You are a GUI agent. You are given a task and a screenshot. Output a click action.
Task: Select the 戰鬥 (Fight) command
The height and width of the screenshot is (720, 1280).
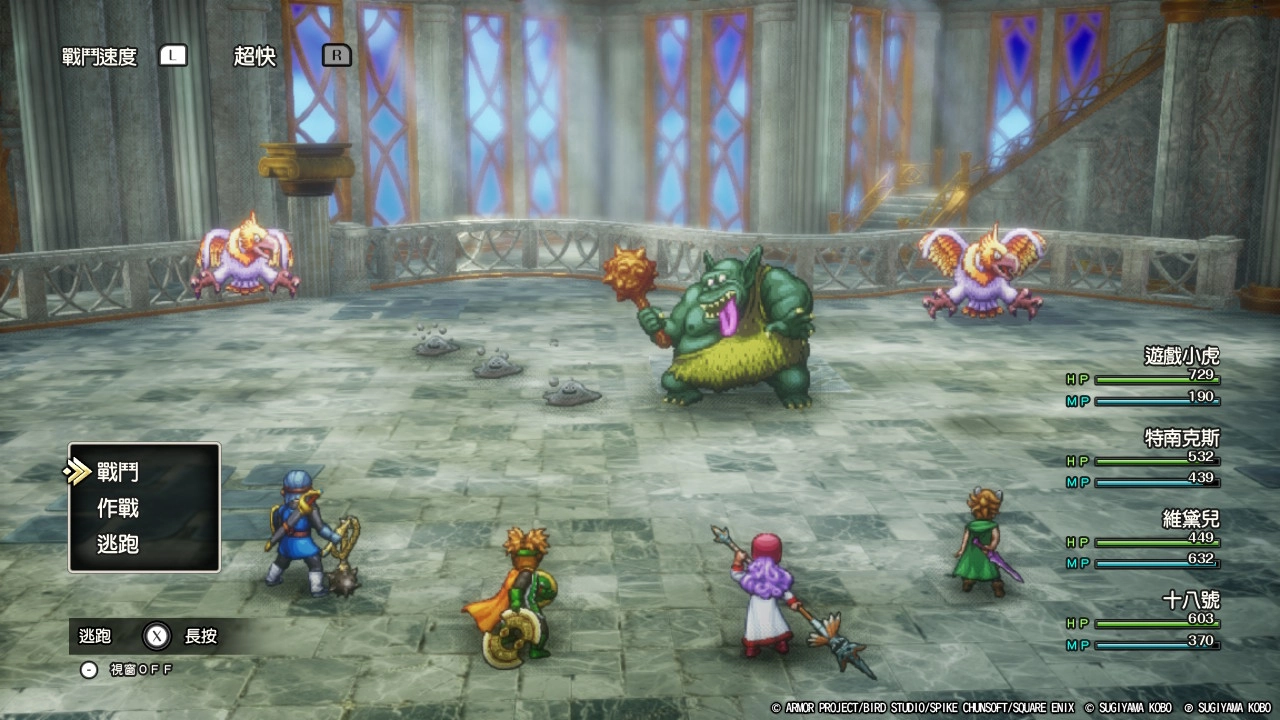[x=118, y=472]
